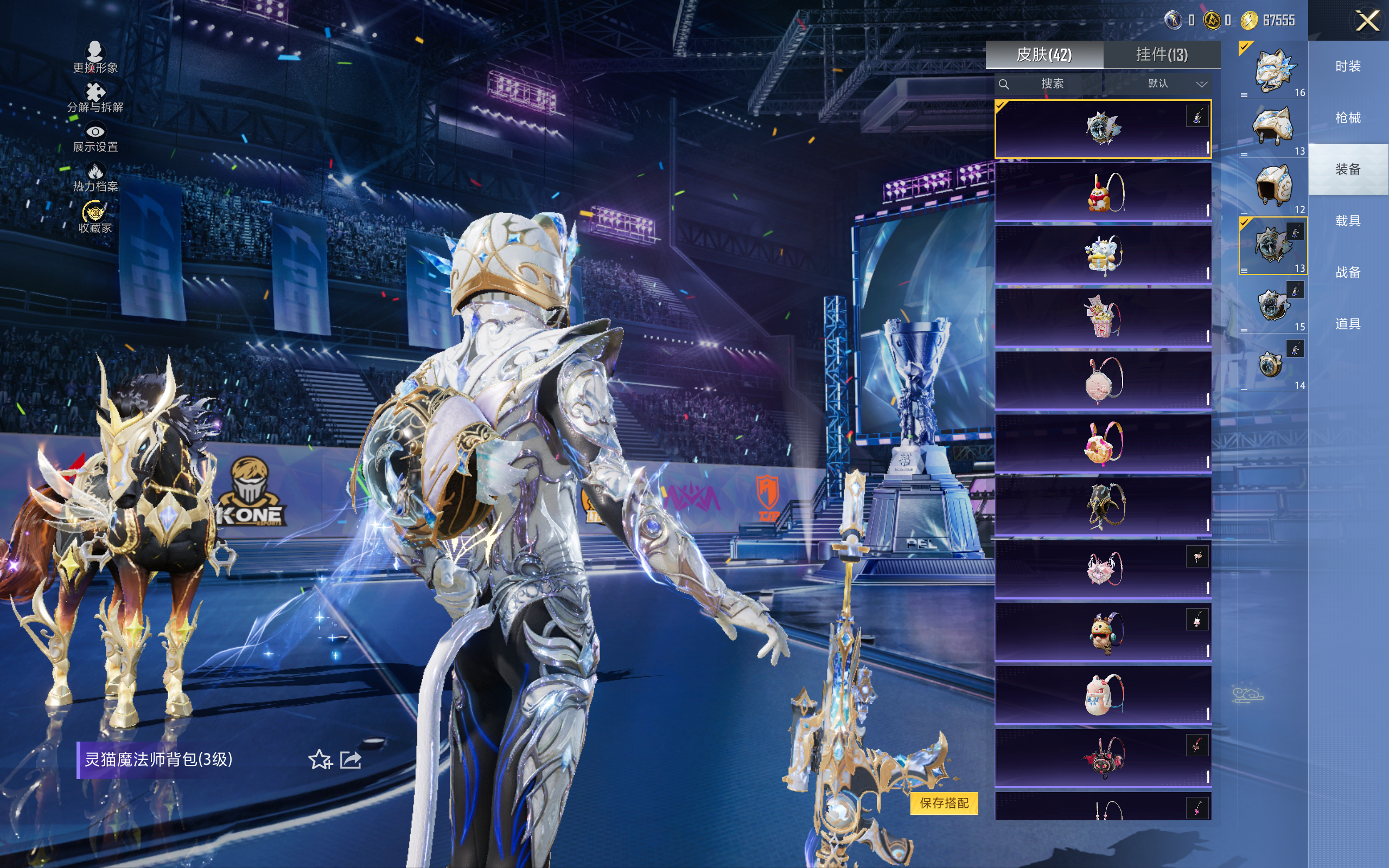1389x868 pixels.
Task: Select the 装备 equipment category
Action: 1348,169
